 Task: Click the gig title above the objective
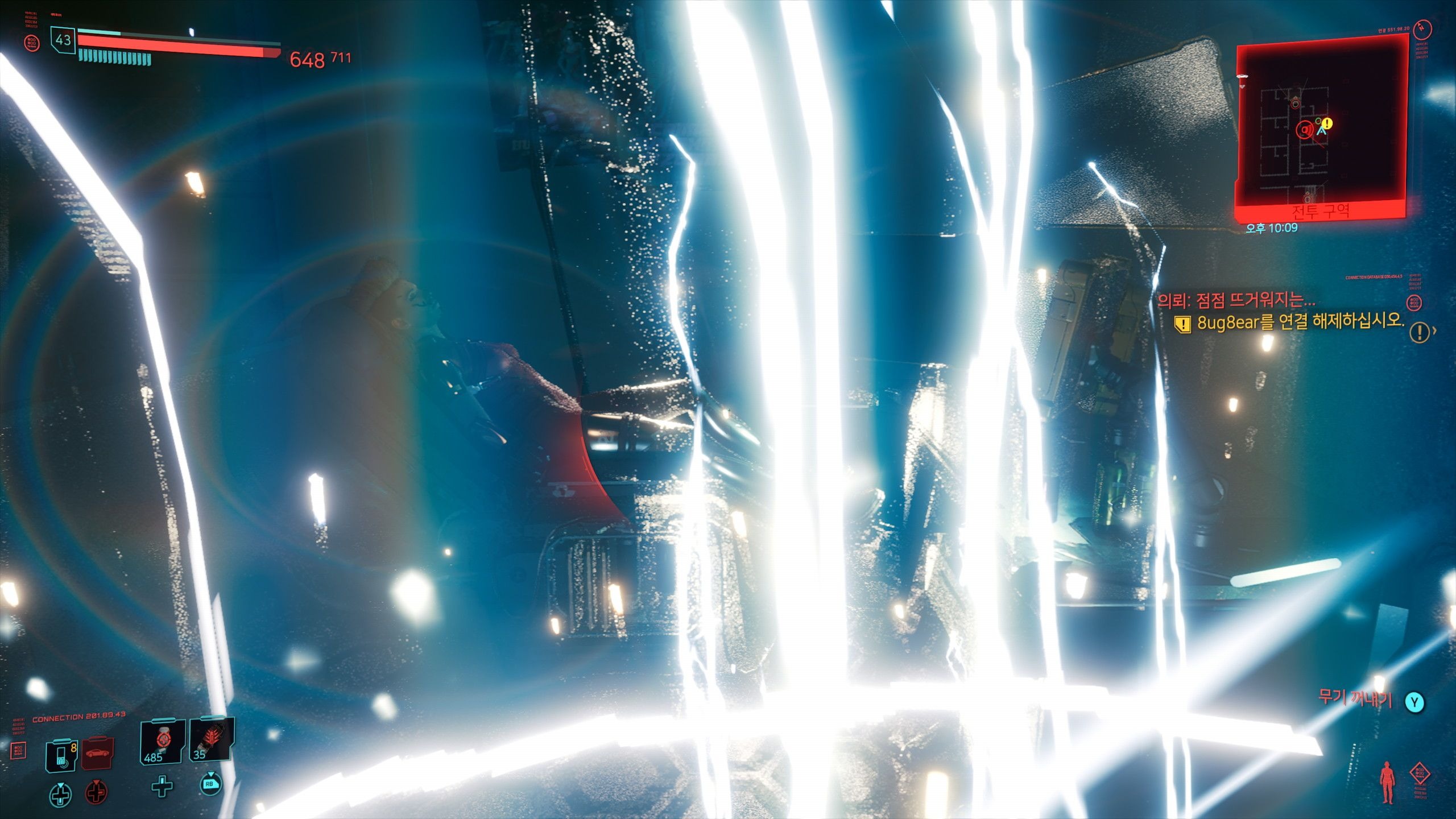click(1235, 300)
